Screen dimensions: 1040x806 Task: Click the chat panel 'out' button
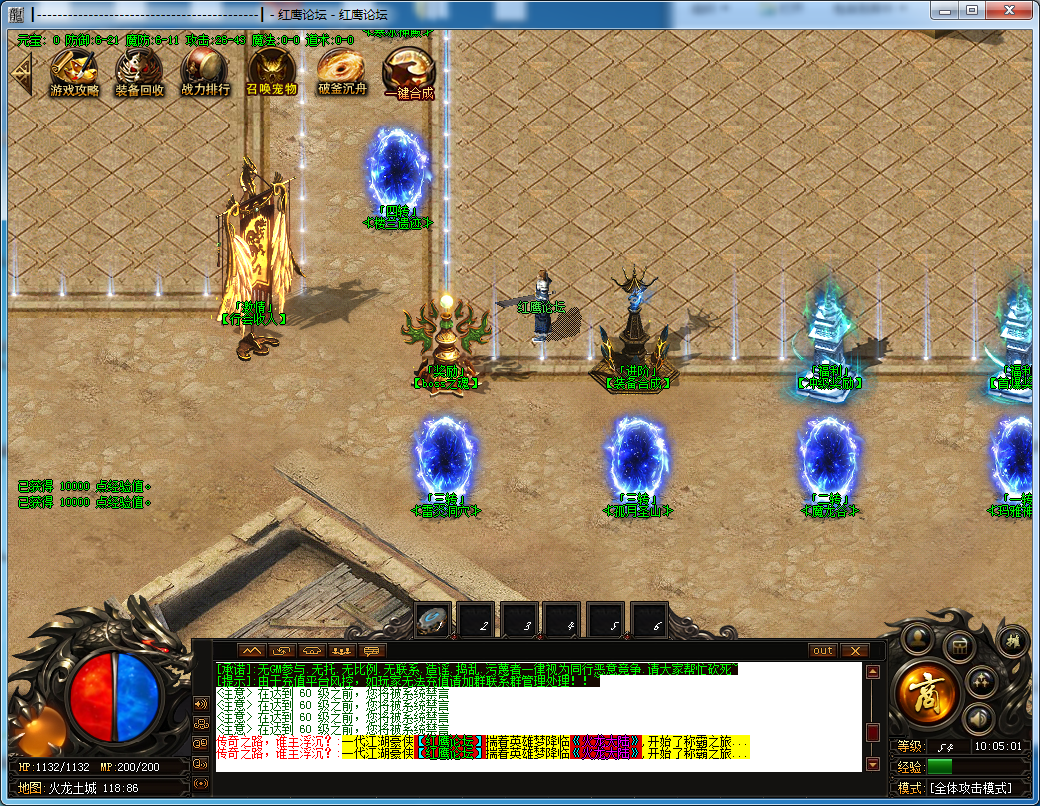822,650
